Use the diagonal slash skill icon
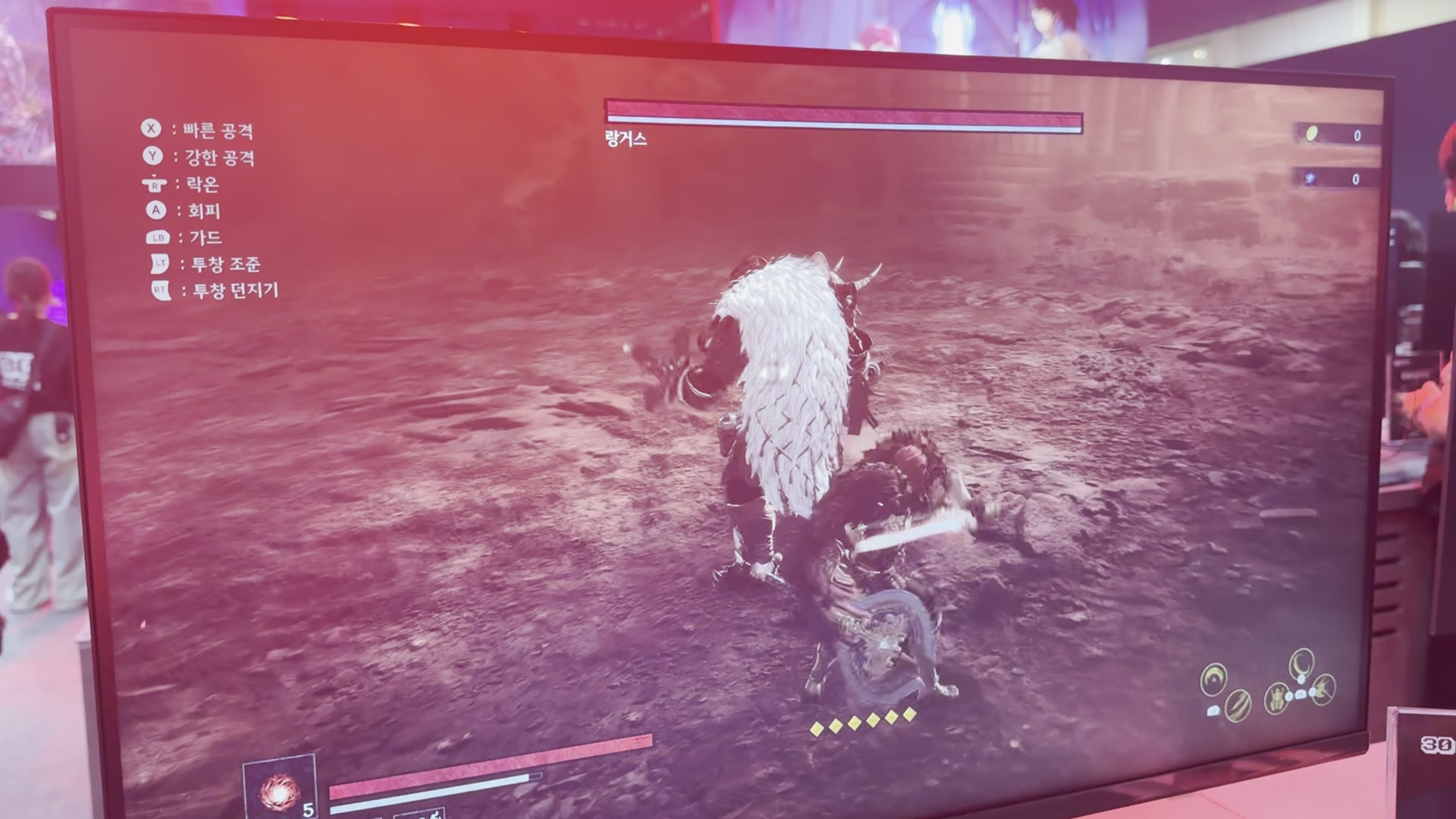This screenshot has width=1456, height=819. click(x=1238, y=705)
